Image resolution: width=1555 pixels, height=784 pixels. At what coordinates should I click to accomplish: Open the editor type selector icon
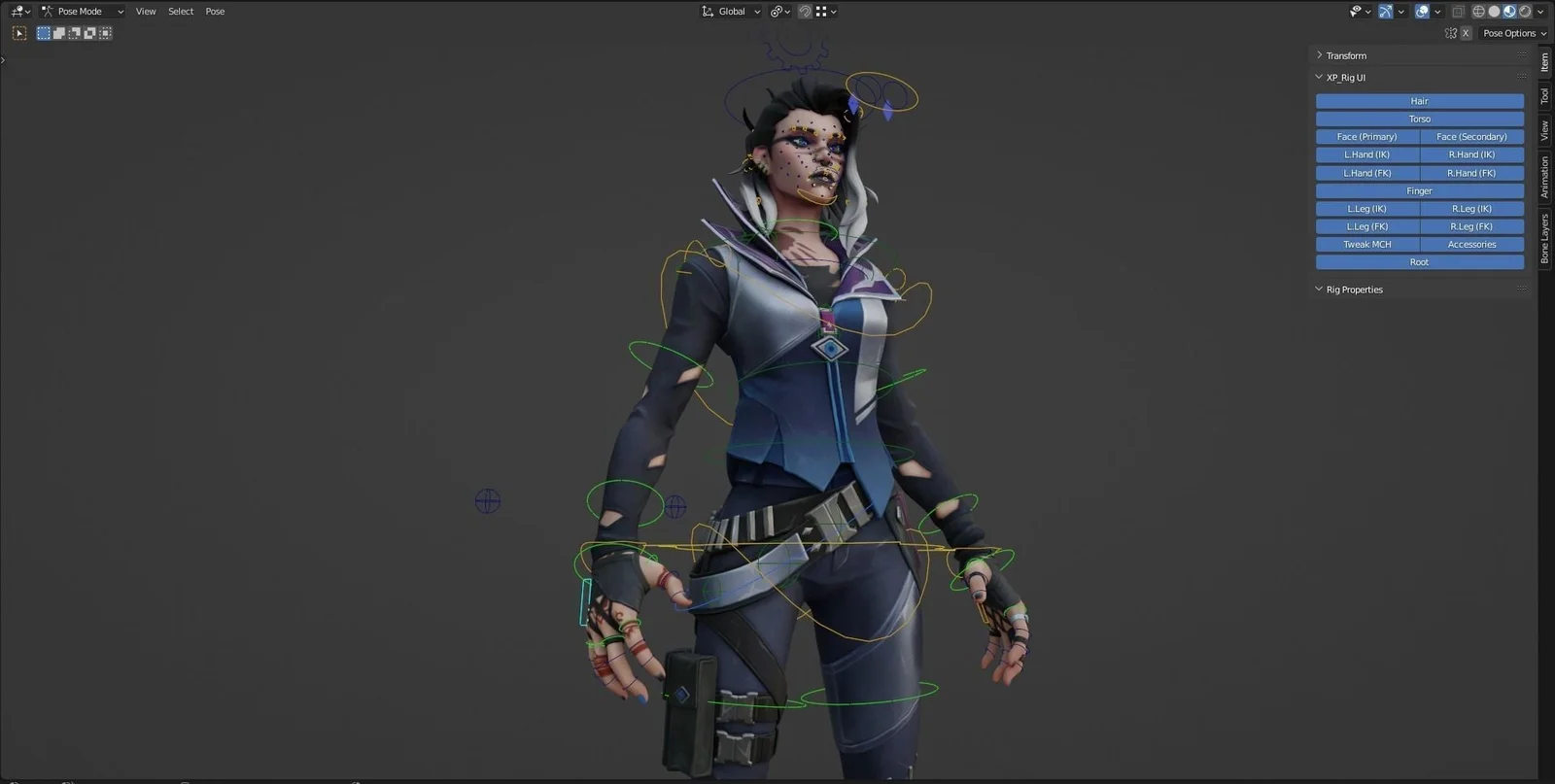tap(17, 11)
